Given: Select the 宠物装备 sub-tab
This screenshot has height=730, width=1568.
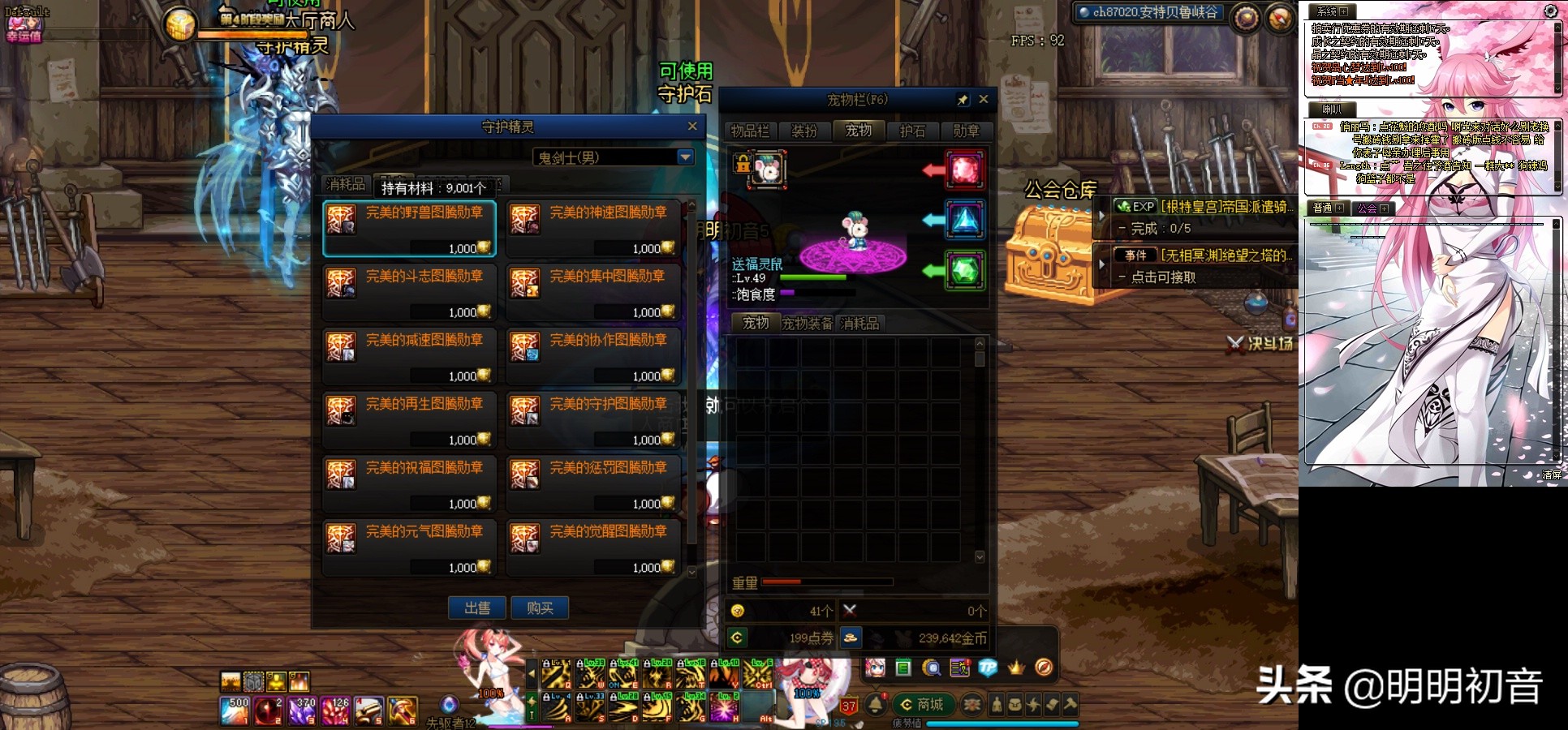Looking at the screenshot, I should [807, 323].
